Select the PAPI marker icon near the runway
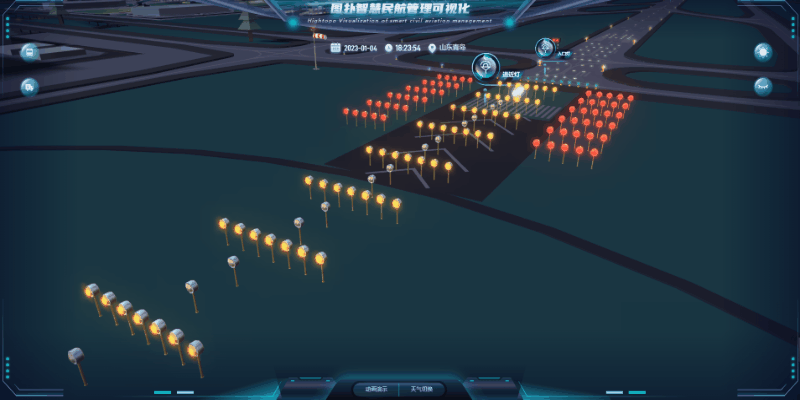This screenshot has height=400, width=800. click(x=545, y=46)
